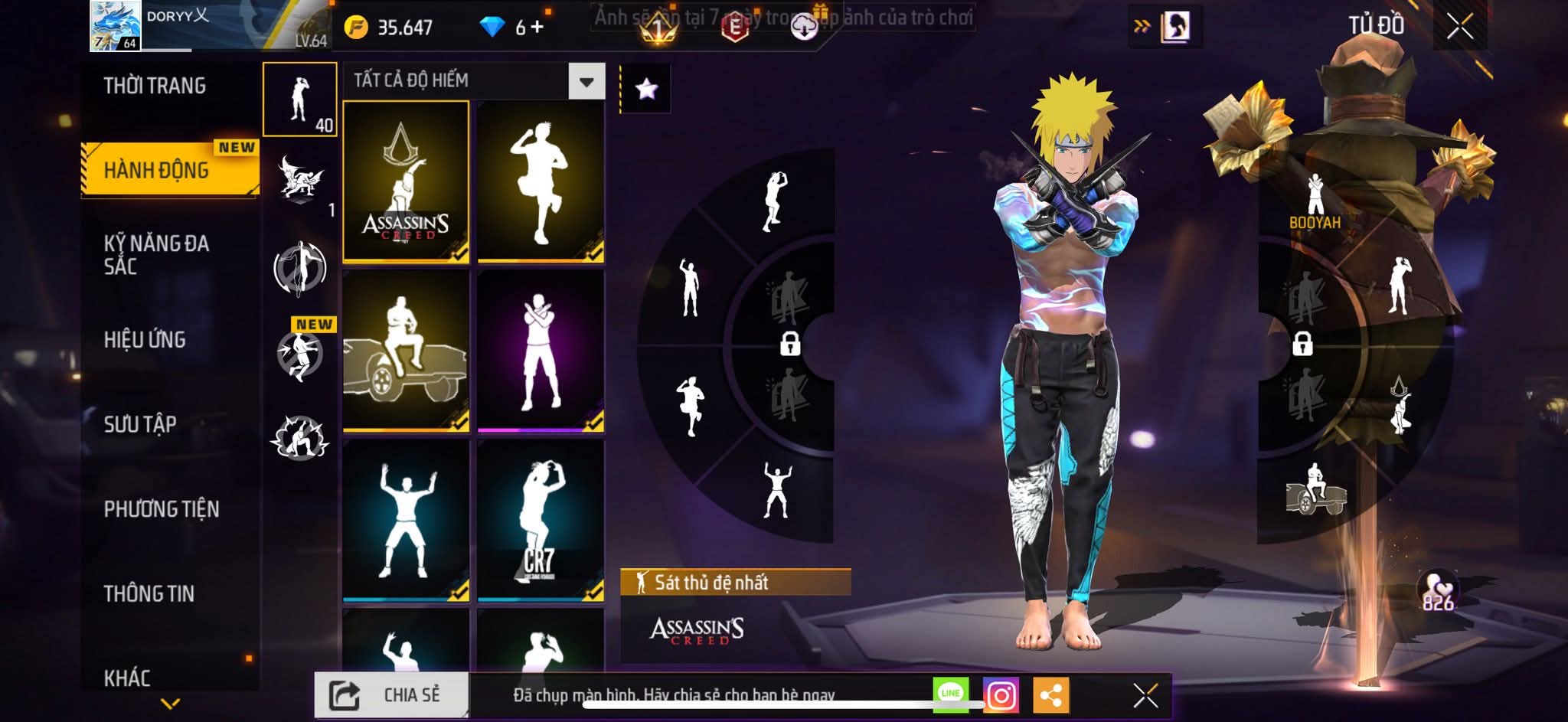Dismiss the screenshot share banner
Image resolution: width=1568 pixels, height=722 pixels.
click(x=1145, y=695)
